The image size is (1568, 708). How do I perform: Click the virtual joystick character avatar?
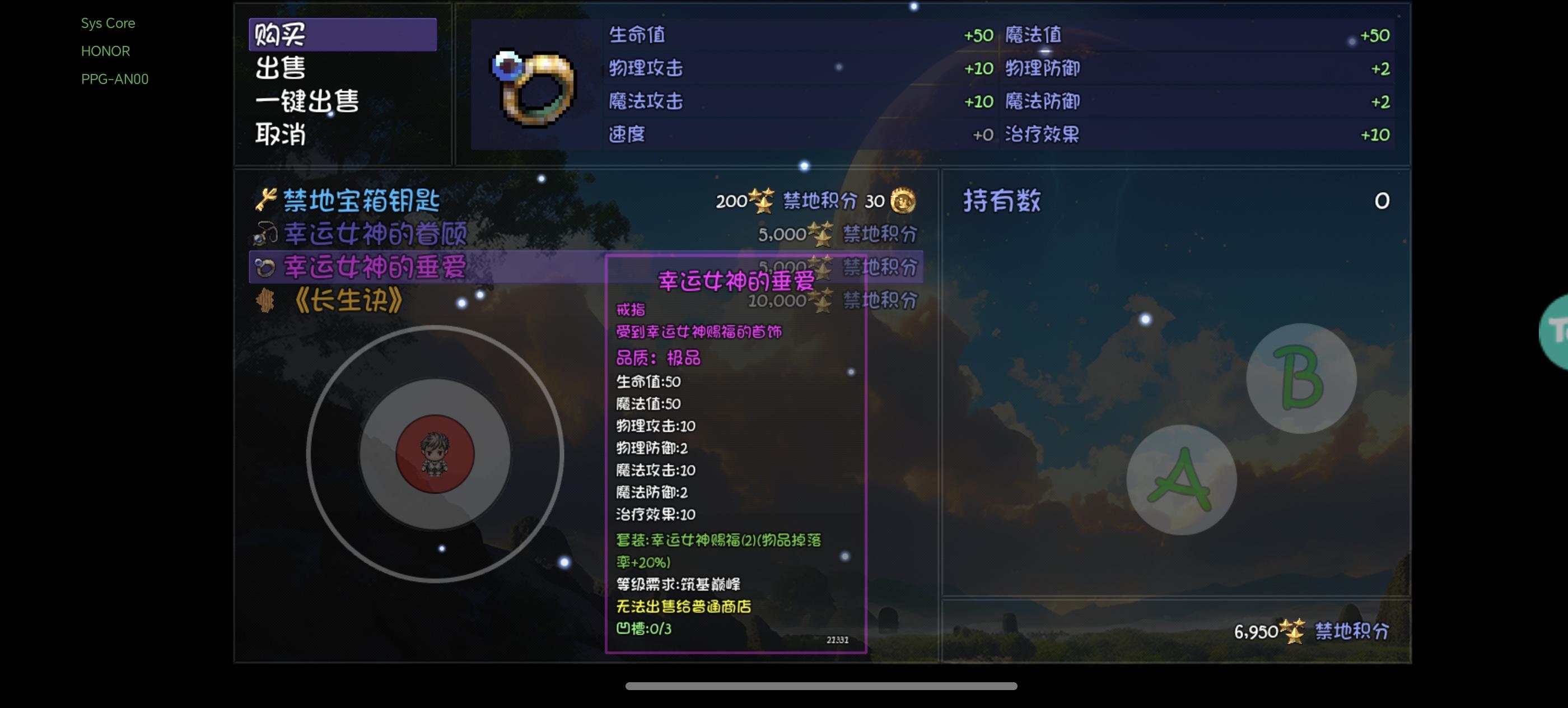(436, 453)
